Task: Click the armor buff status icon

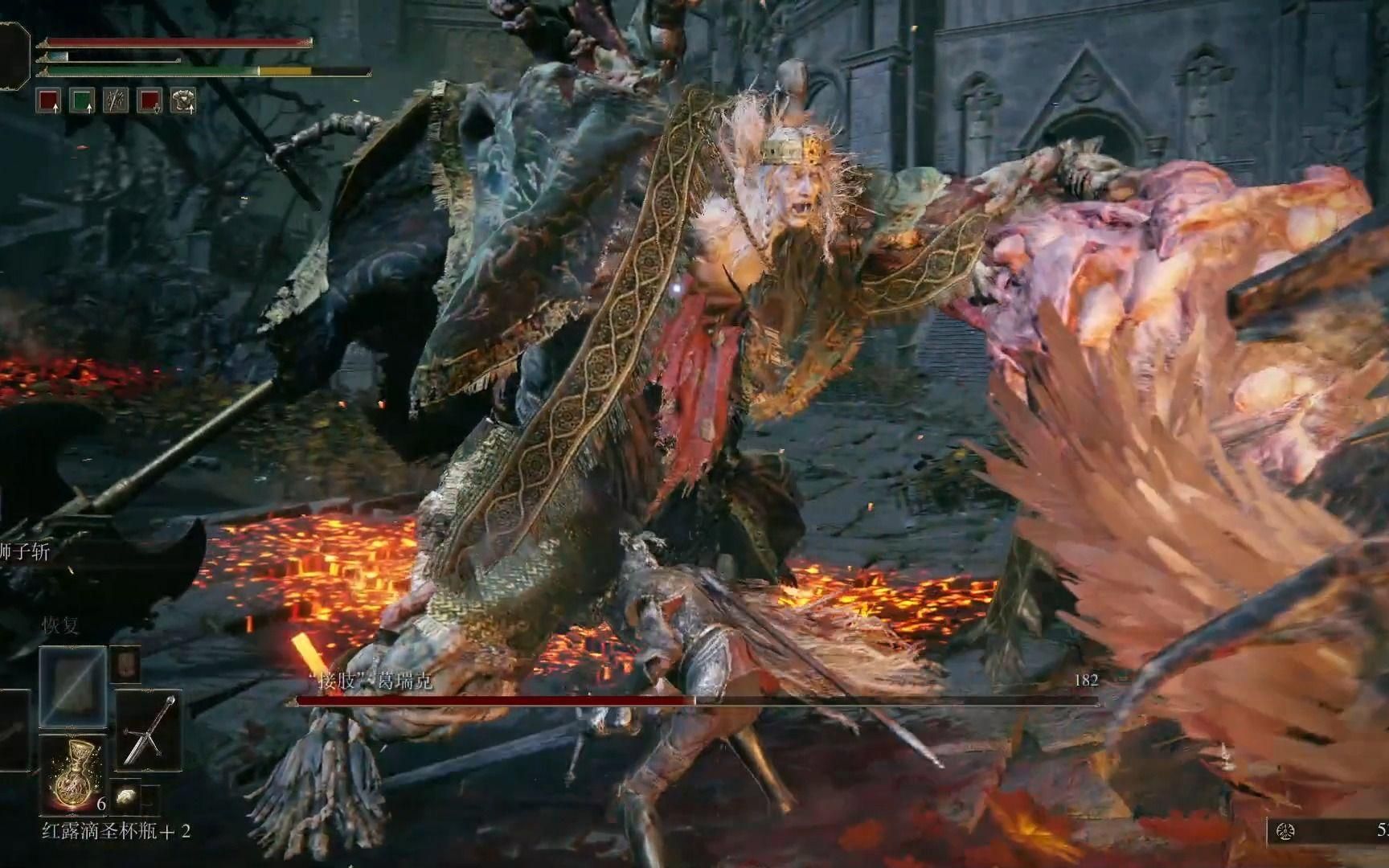Action: (x=182, y=100)
